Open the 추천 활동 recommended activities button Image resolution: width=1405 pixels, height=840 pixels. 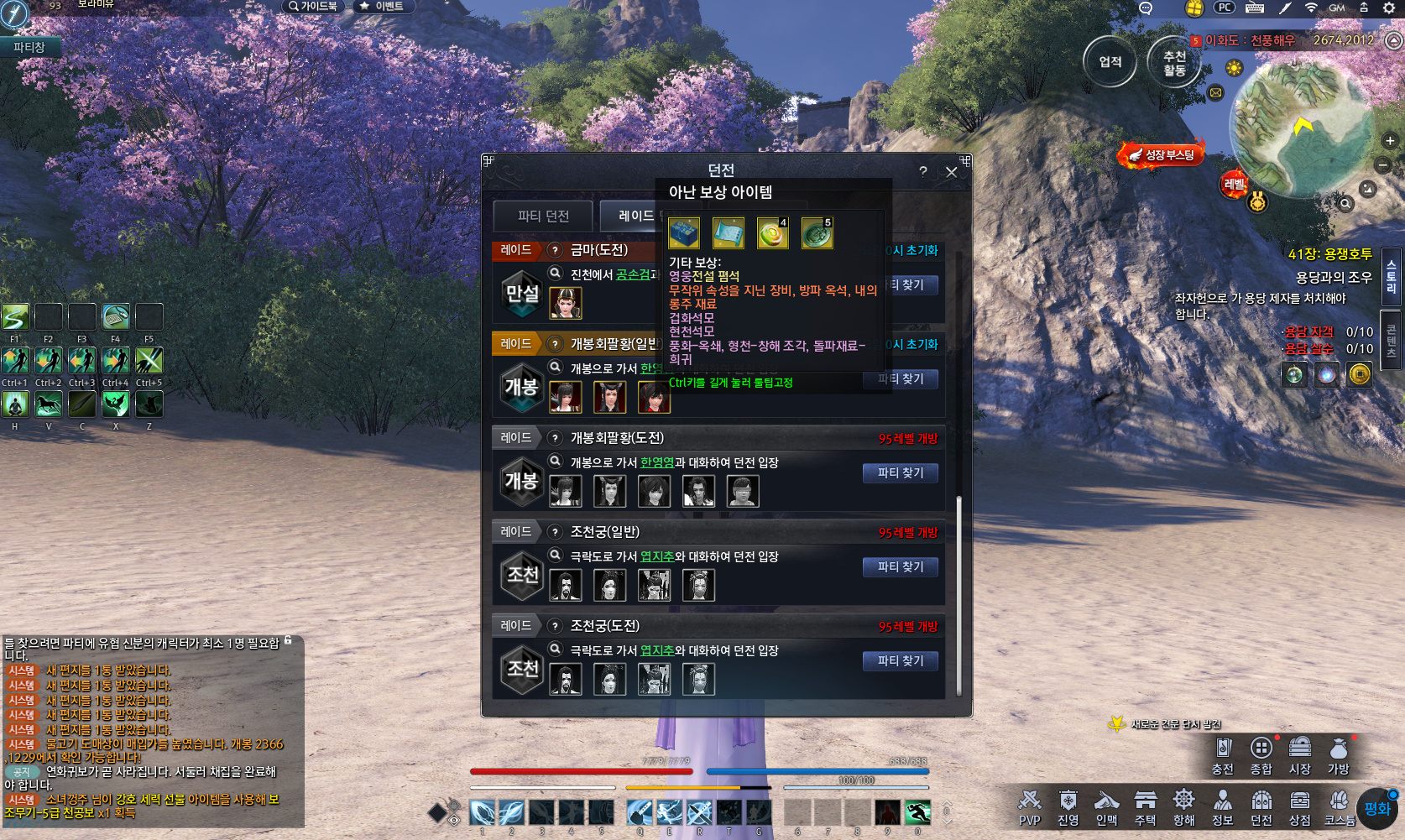pos(1174,63)
